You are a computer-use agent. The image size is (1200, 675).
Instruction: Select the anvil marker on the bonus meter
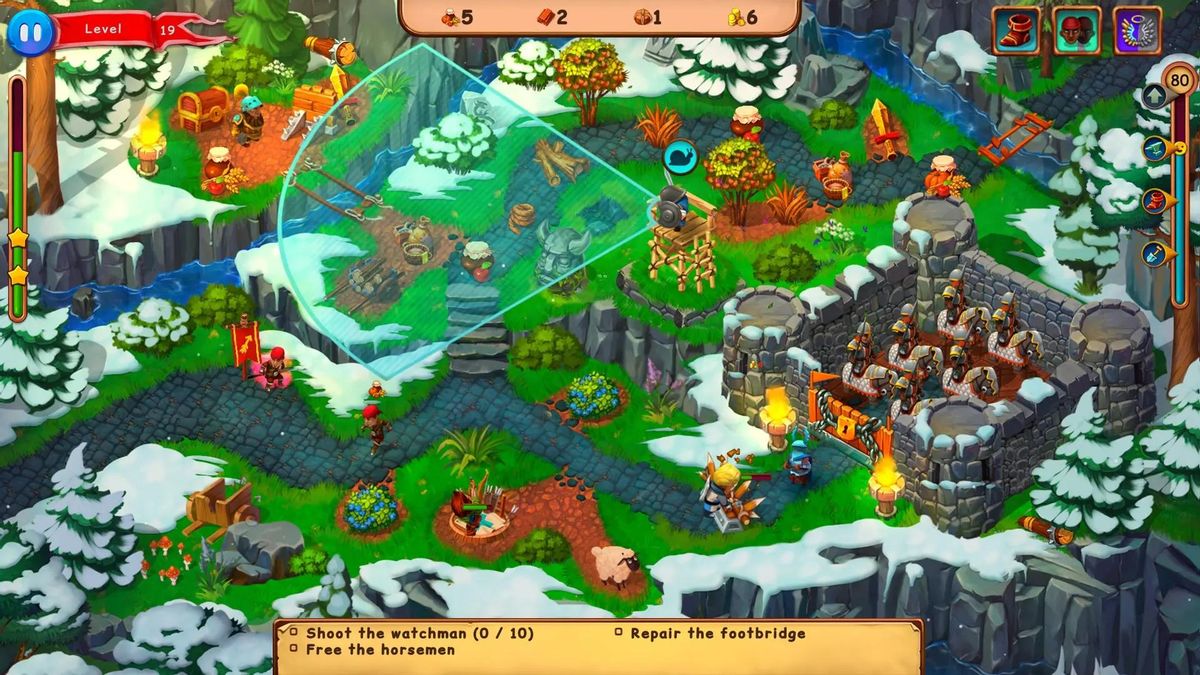[x=1155, y=149]
